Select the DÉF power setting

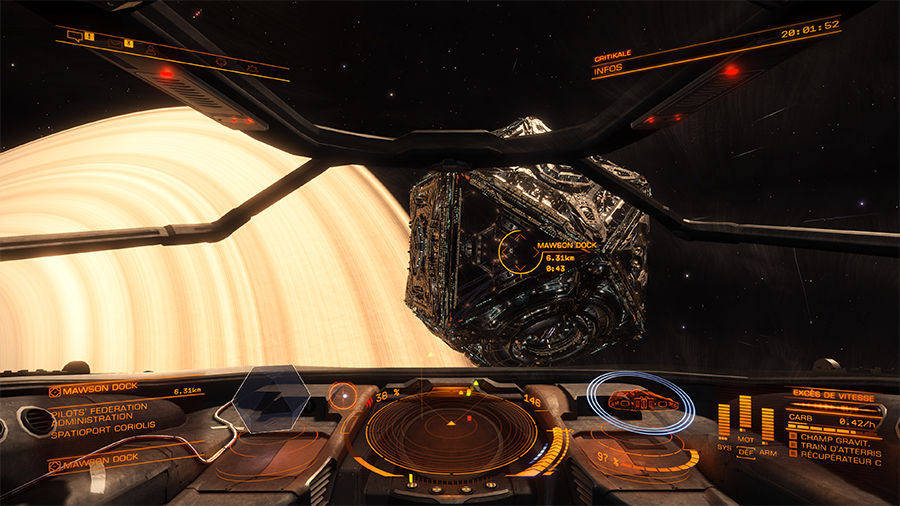coord(745,453)
